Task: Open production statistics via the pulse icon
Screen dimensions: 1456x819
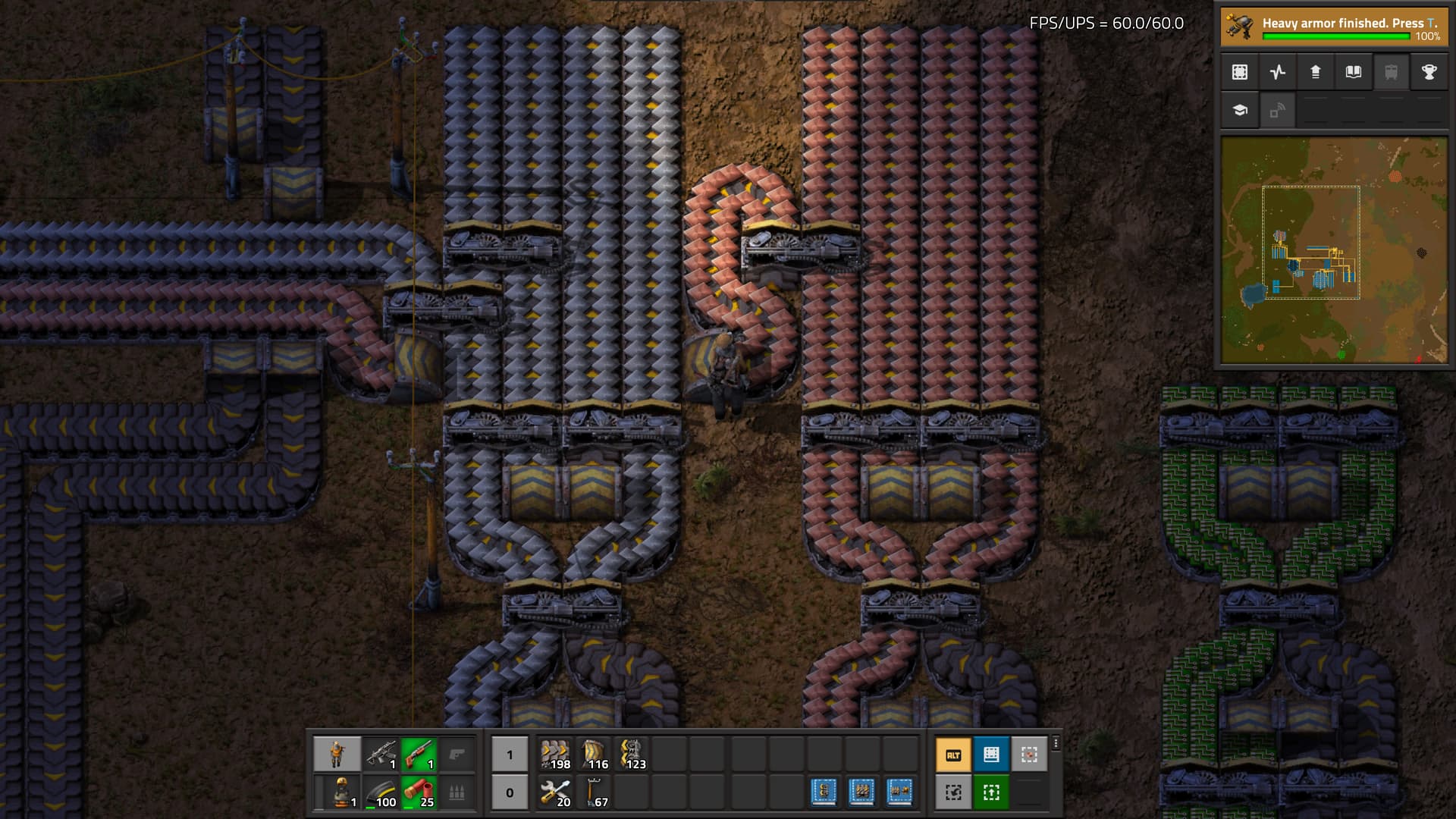Action: [x=1278, y=72]
